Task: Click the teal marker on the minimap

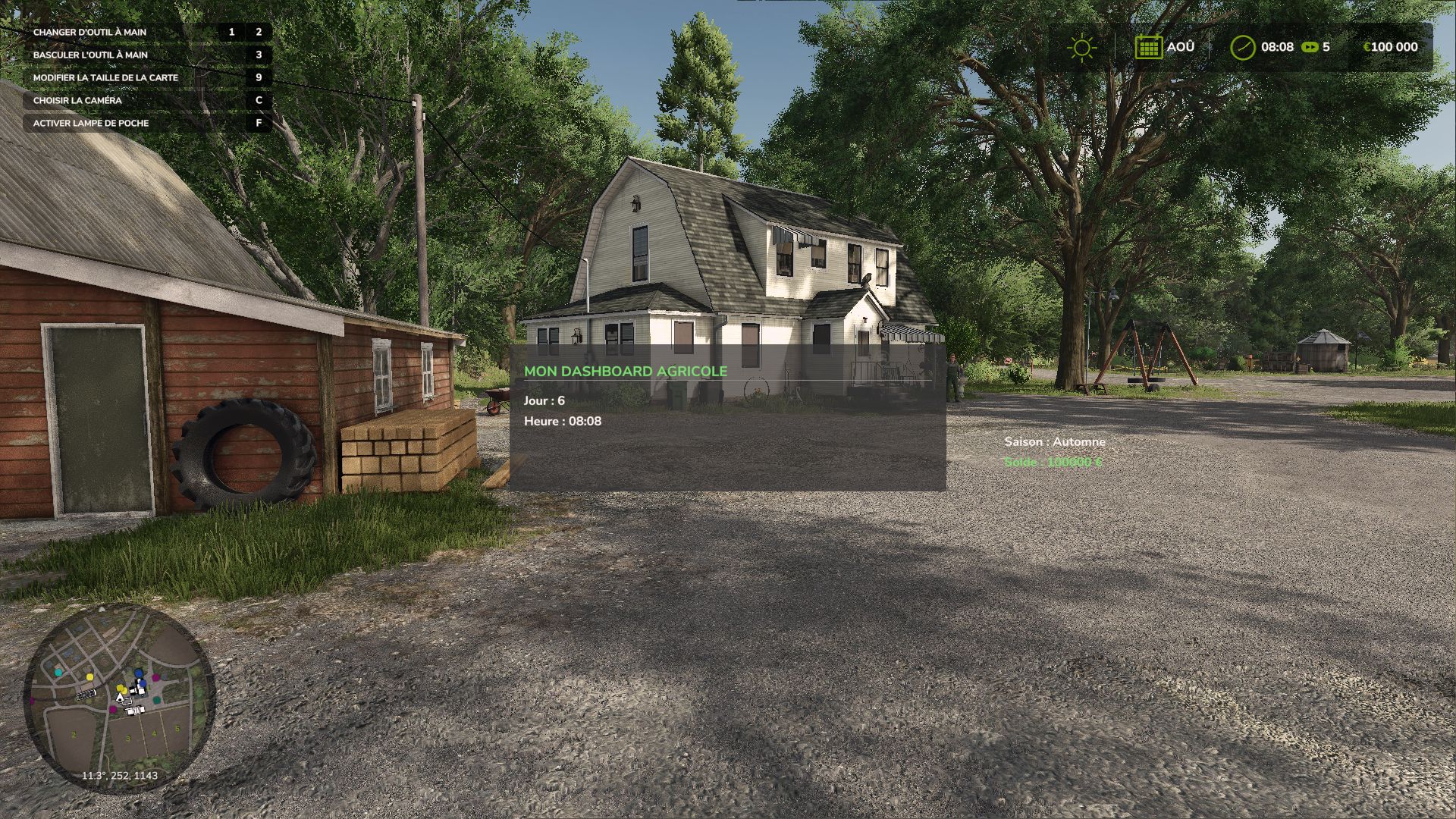Action: point(58,673)
